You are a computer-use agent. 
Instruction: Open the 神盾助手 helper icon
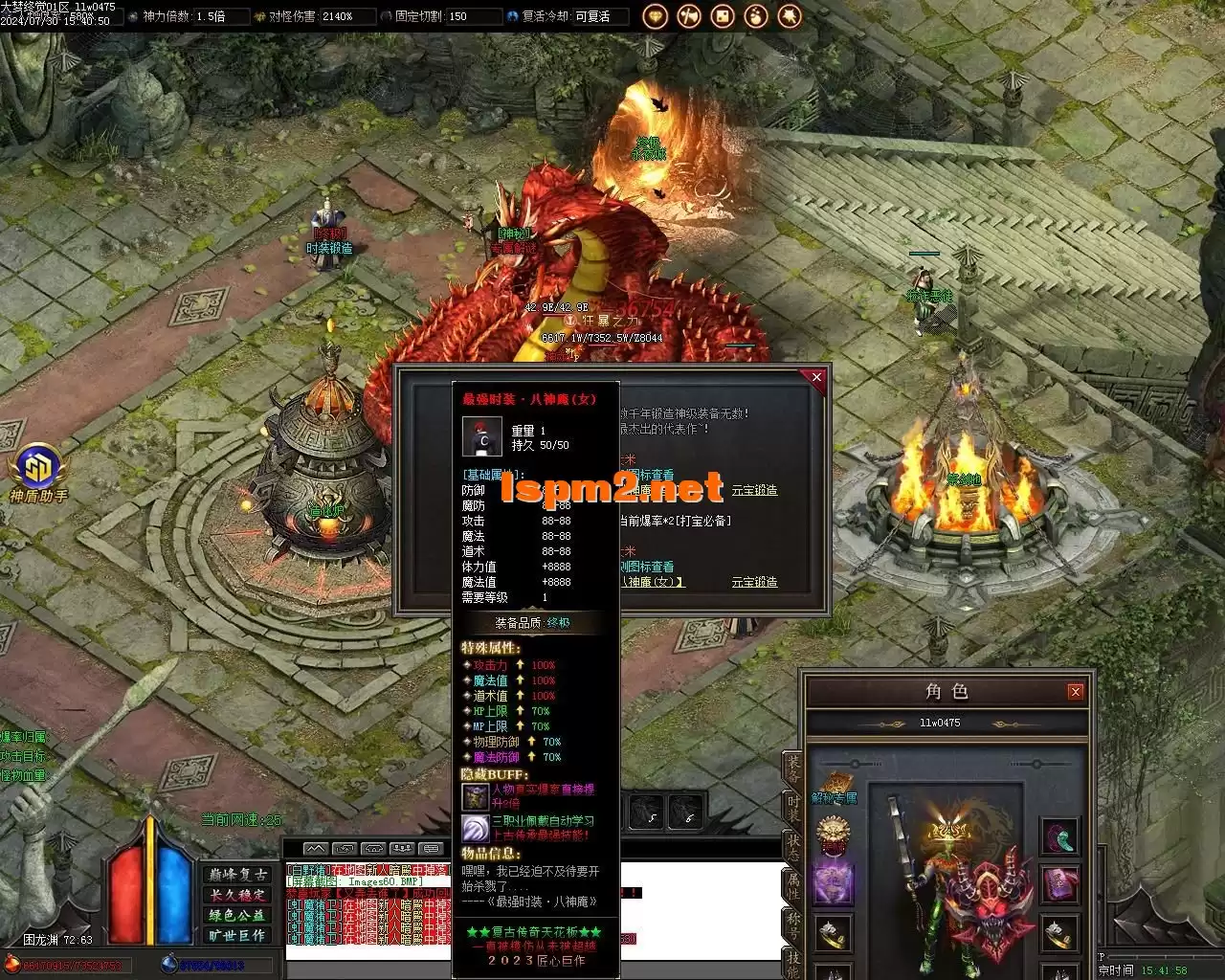[38, 471]
